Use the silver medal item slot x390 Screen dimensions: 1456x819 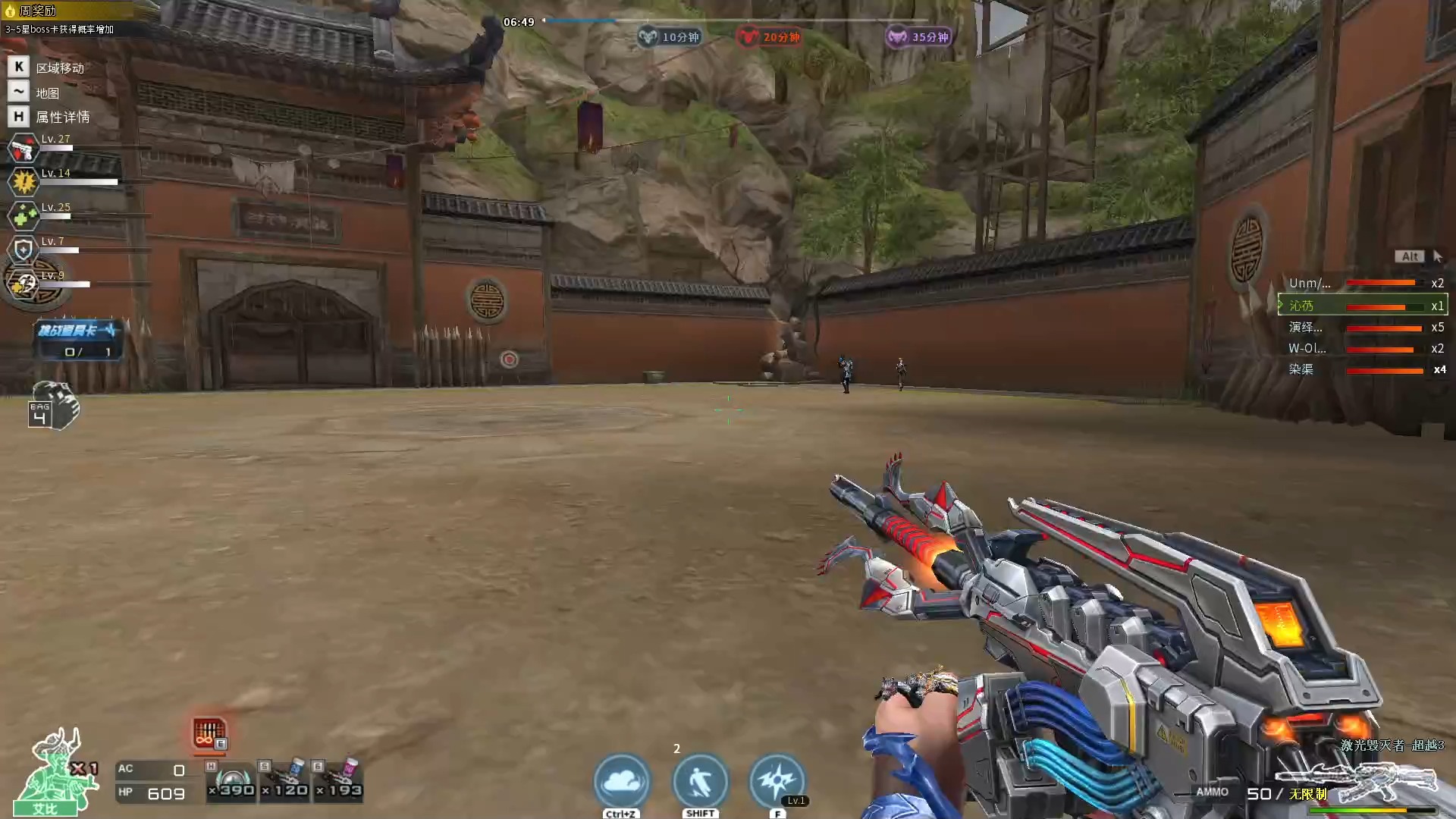[232, 783]
